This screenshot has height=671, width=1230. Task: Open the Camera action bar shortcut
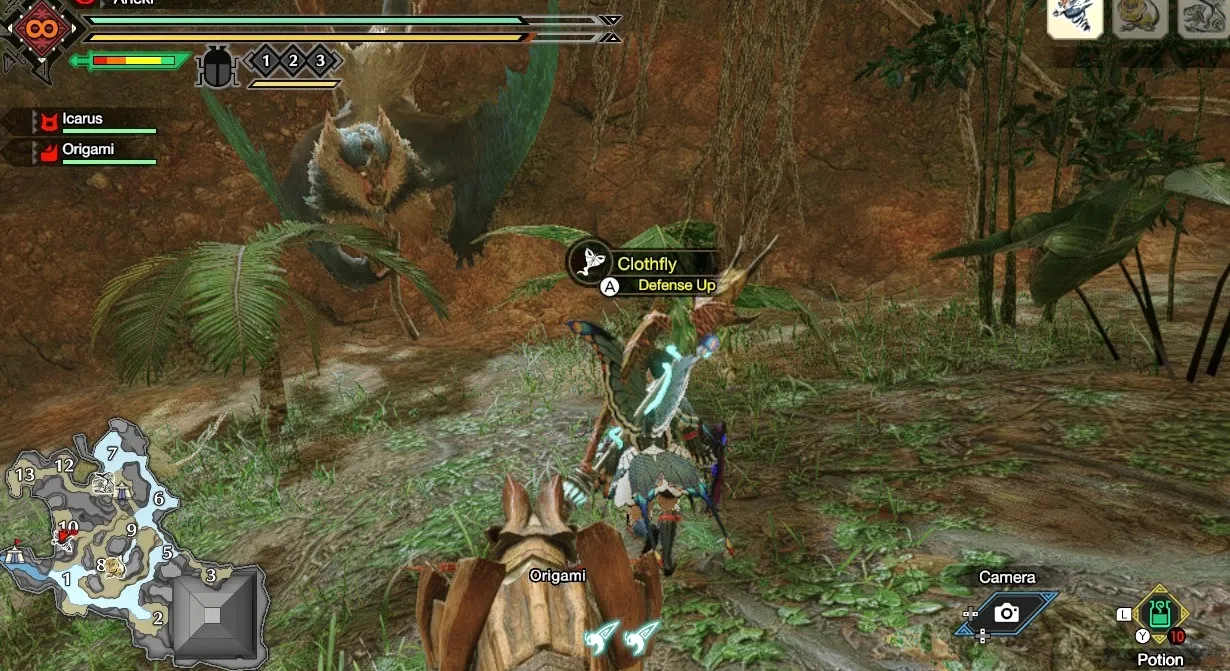(1007, 612)
